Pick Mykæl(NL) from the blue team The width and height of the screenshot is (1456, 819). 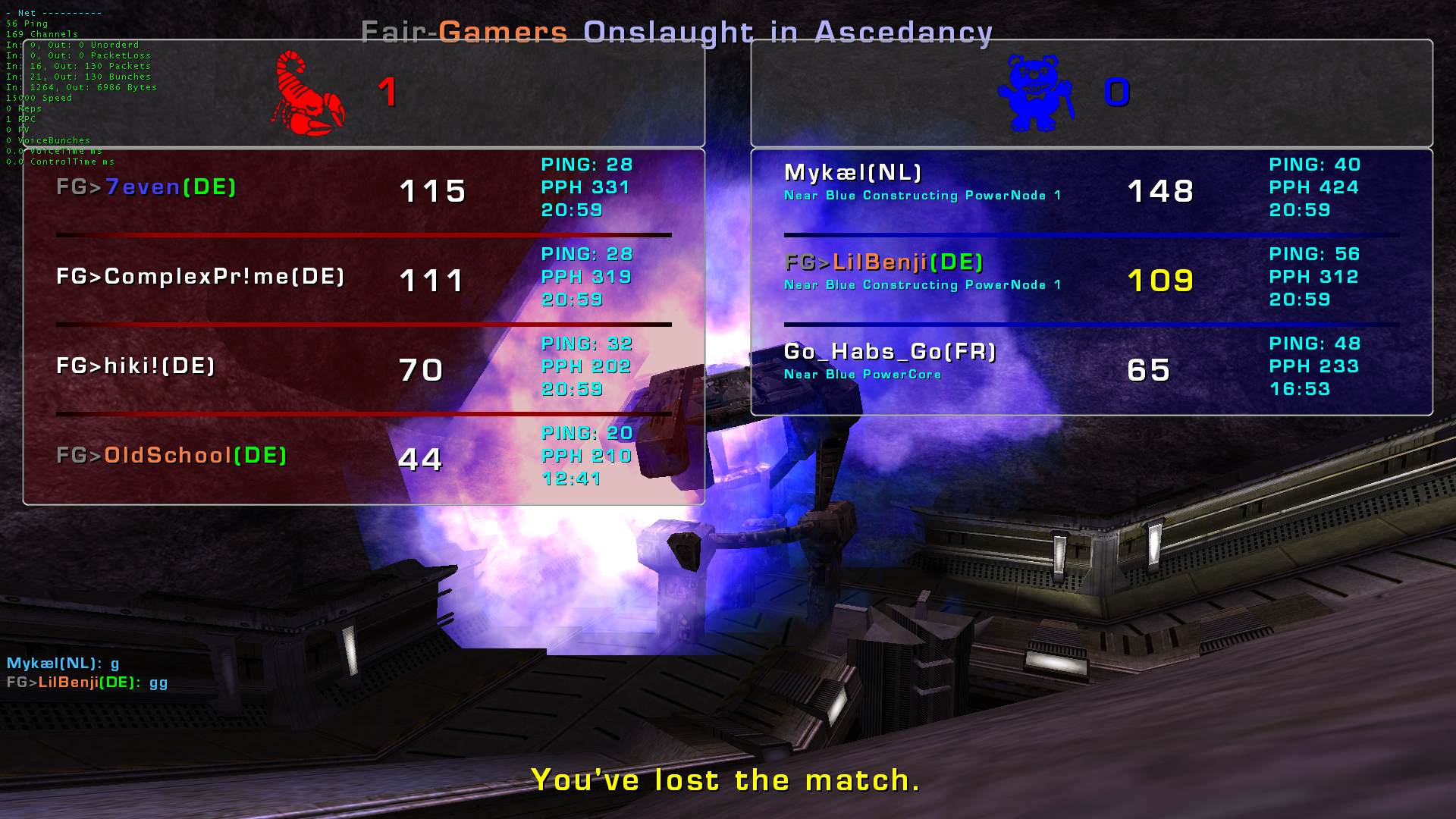(x=852, y=173)
